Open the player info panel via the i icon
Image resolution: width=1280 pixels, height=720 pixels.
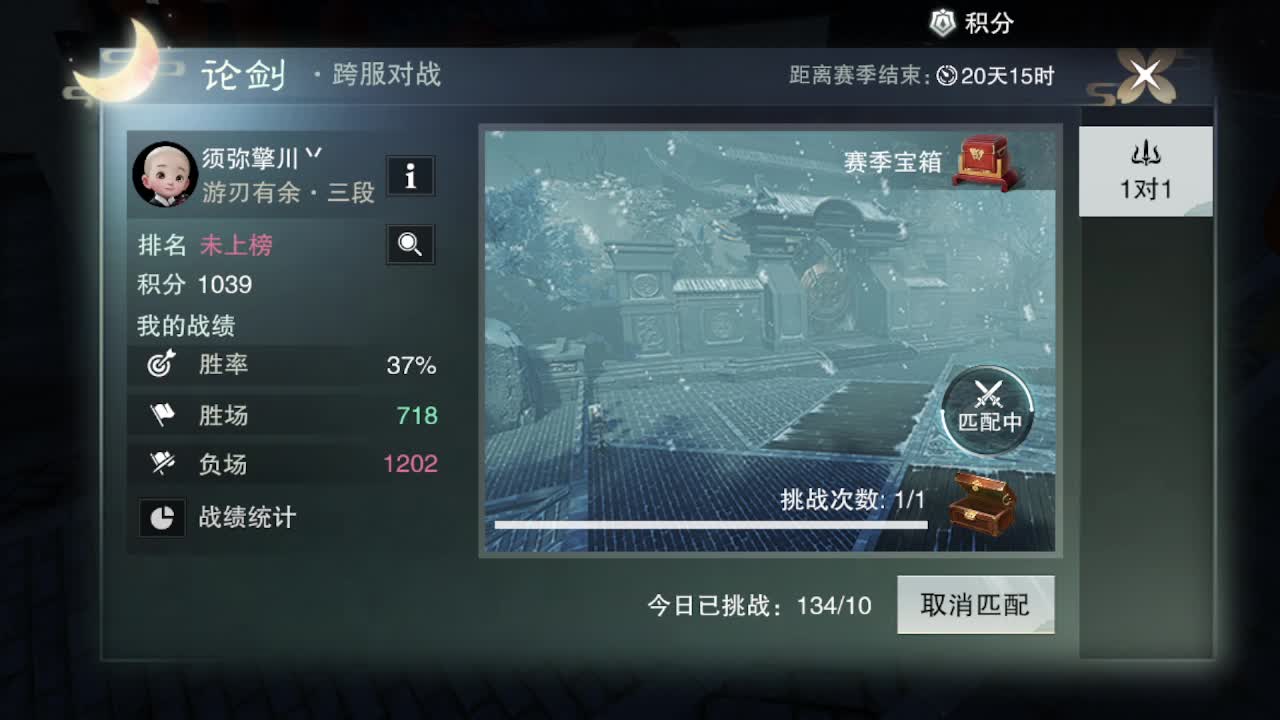[x=410, y=176]
